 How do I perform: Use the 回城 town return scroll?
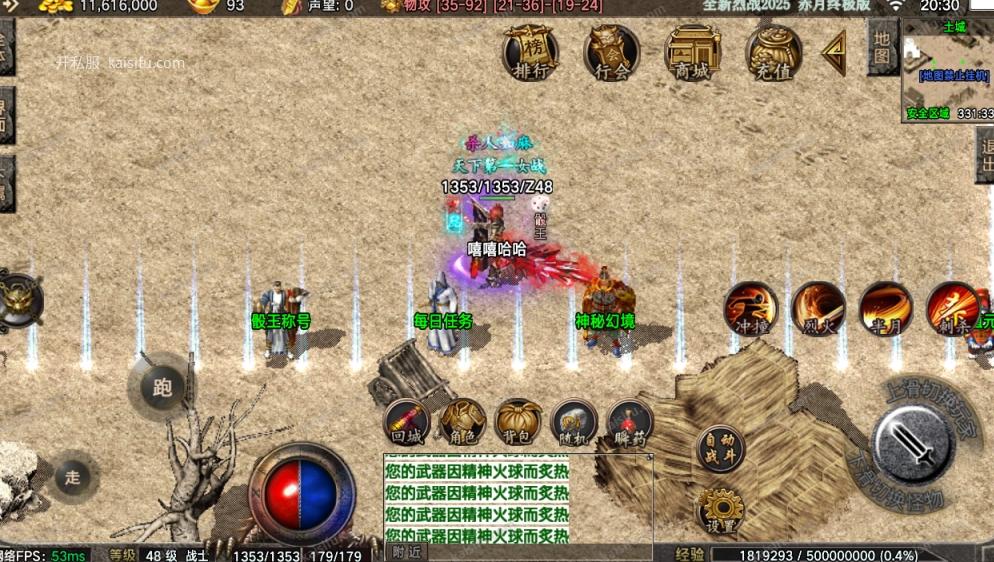tap(406, 423)
